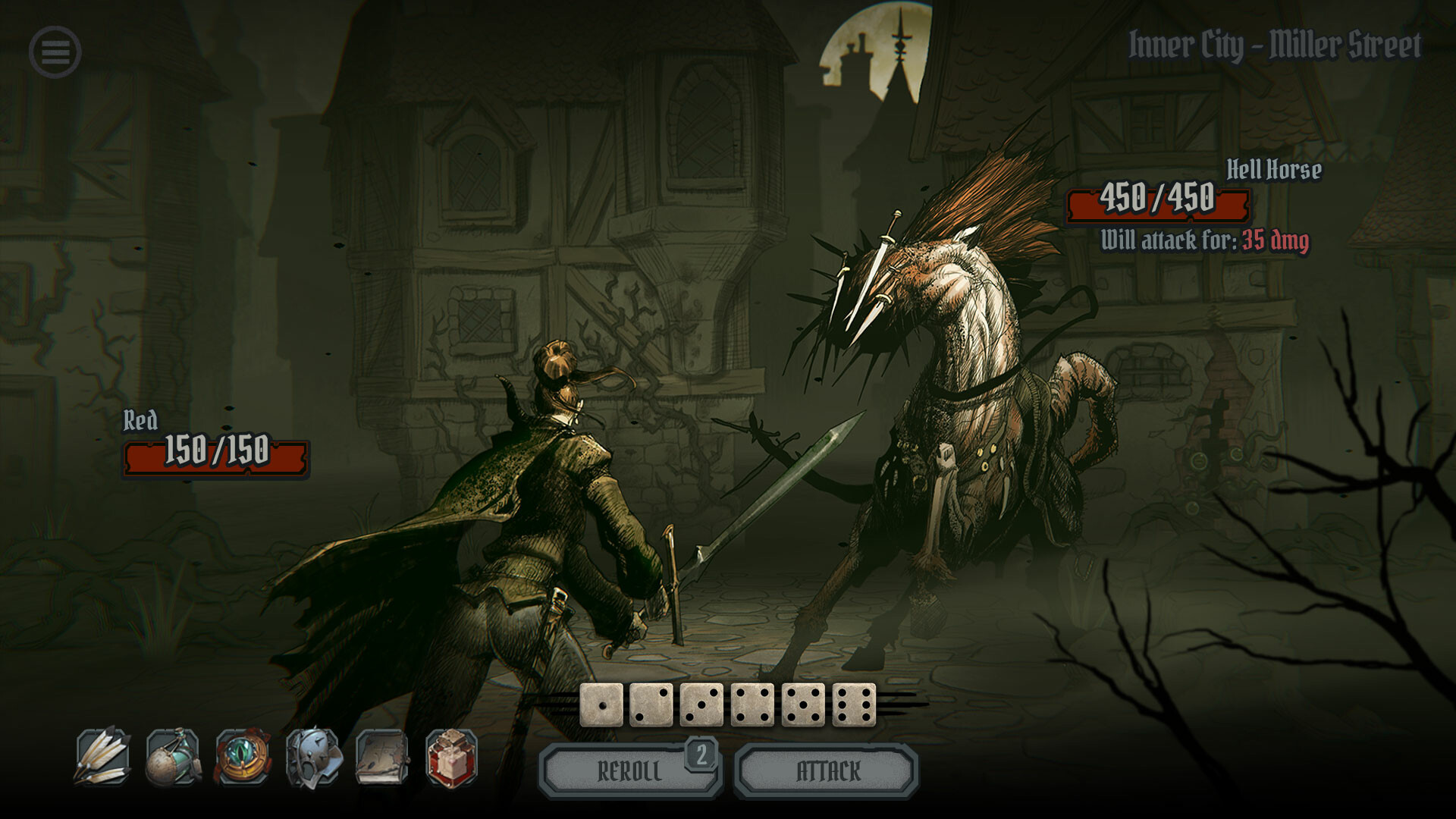The image size is (1456, 819).
Task: Click the Reroll button
Action: point(629,772)
